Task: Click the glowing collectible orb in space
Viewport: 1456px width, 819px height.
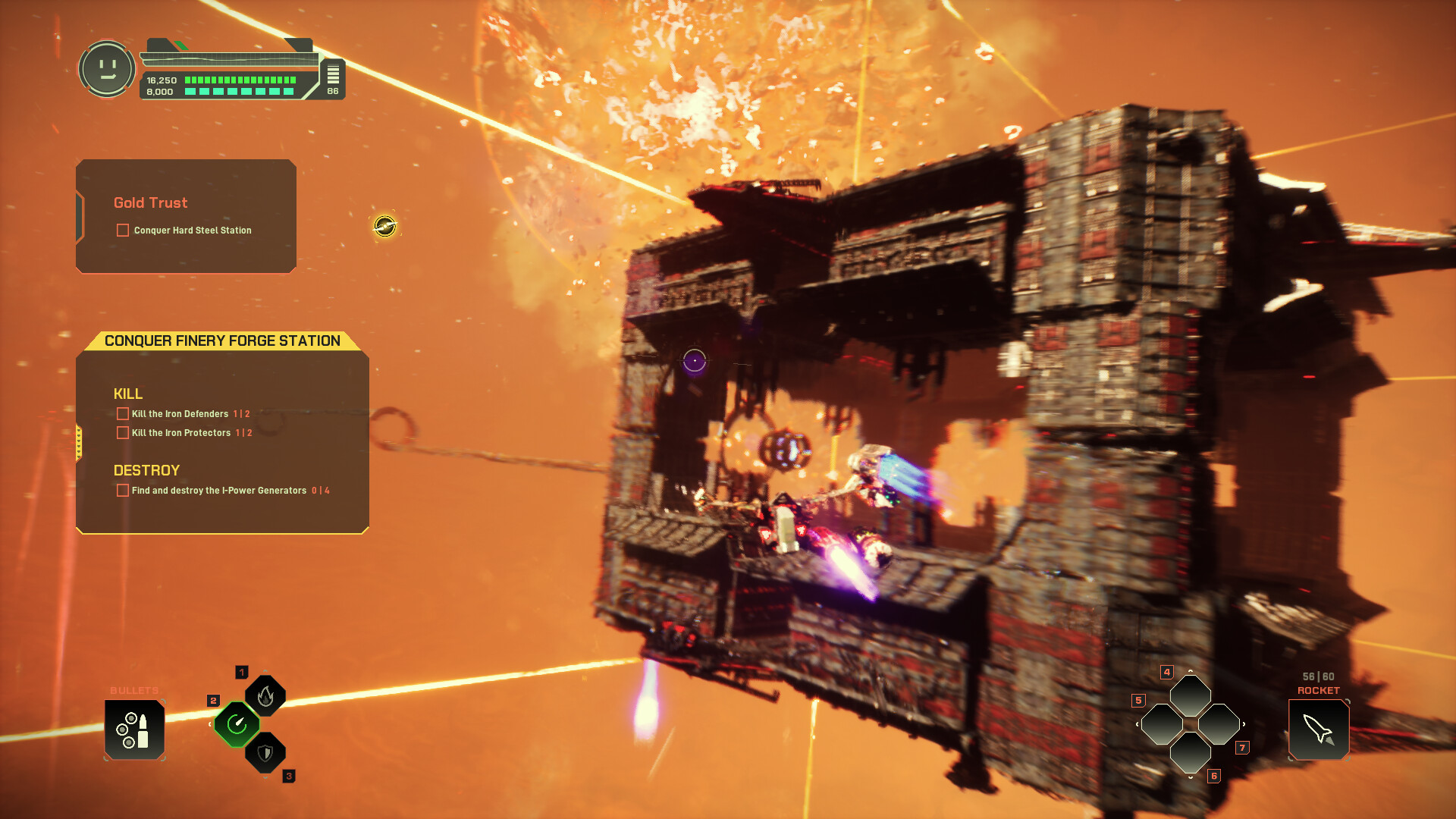Action: pos(385,225)
